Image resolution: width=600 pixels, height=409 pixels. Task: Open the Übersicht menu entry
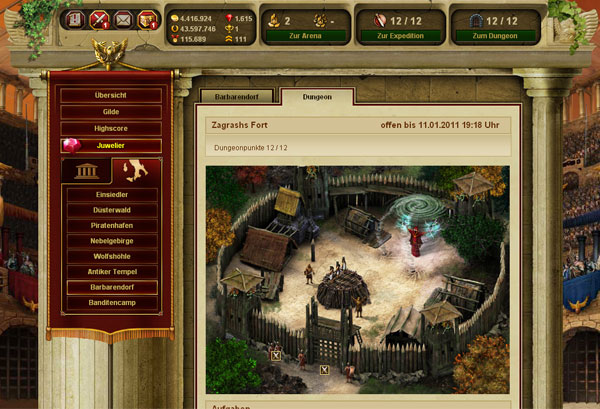(x=110, y=95)
